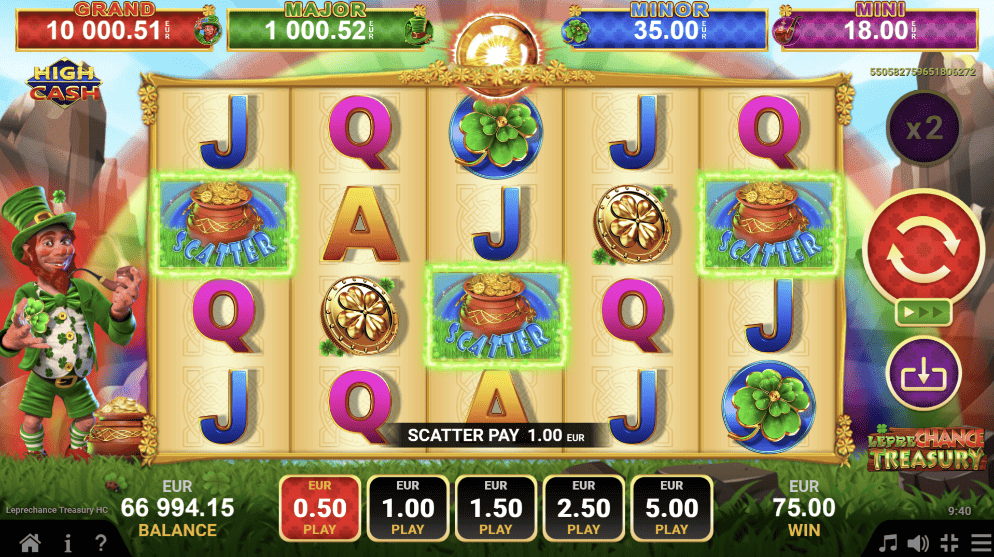
Task: Open the hamburger menu
Action: (979, 543)
